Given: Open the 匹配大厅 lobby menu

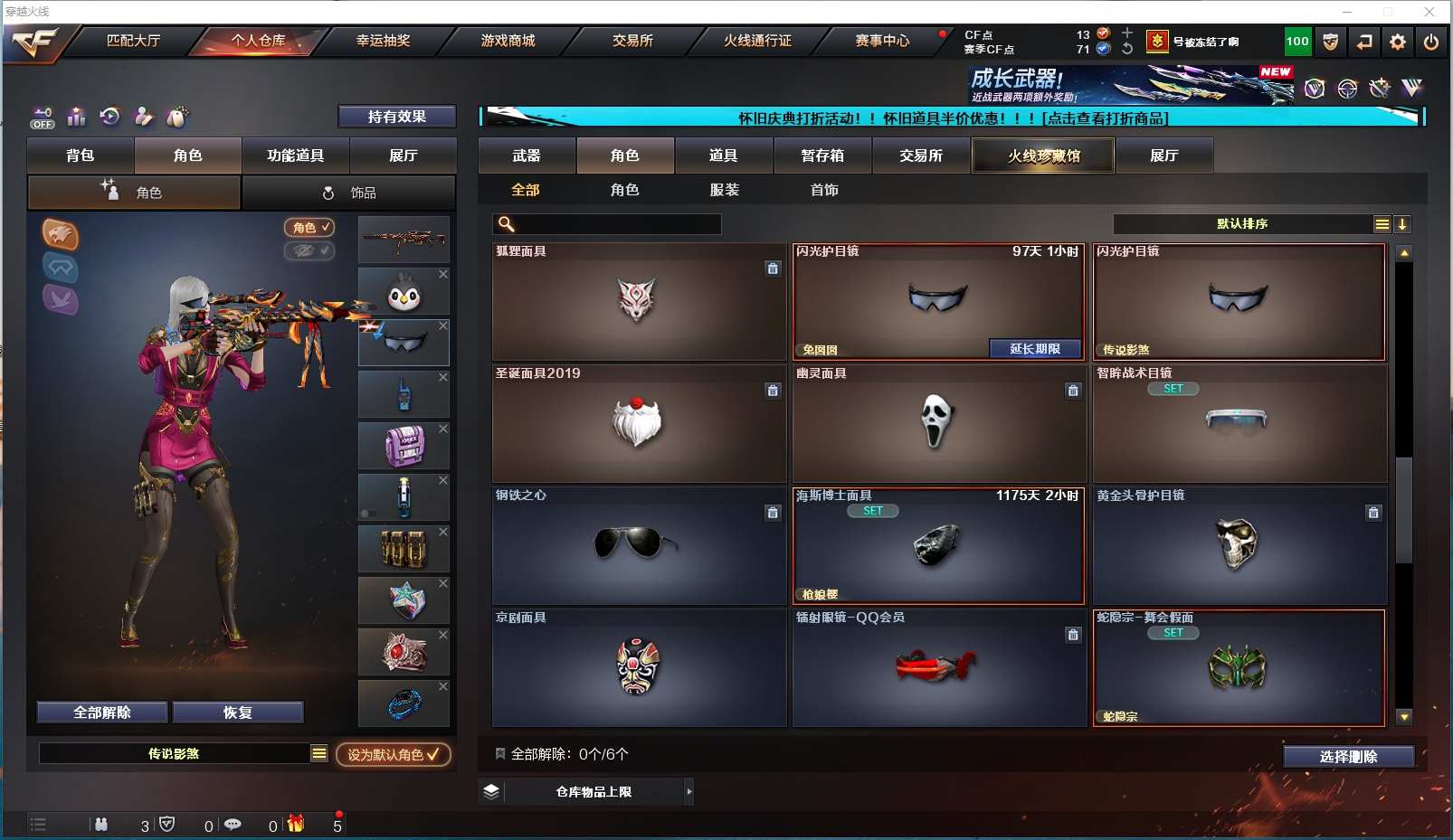Looking at the screenshot, I should [x=133, y=41].
